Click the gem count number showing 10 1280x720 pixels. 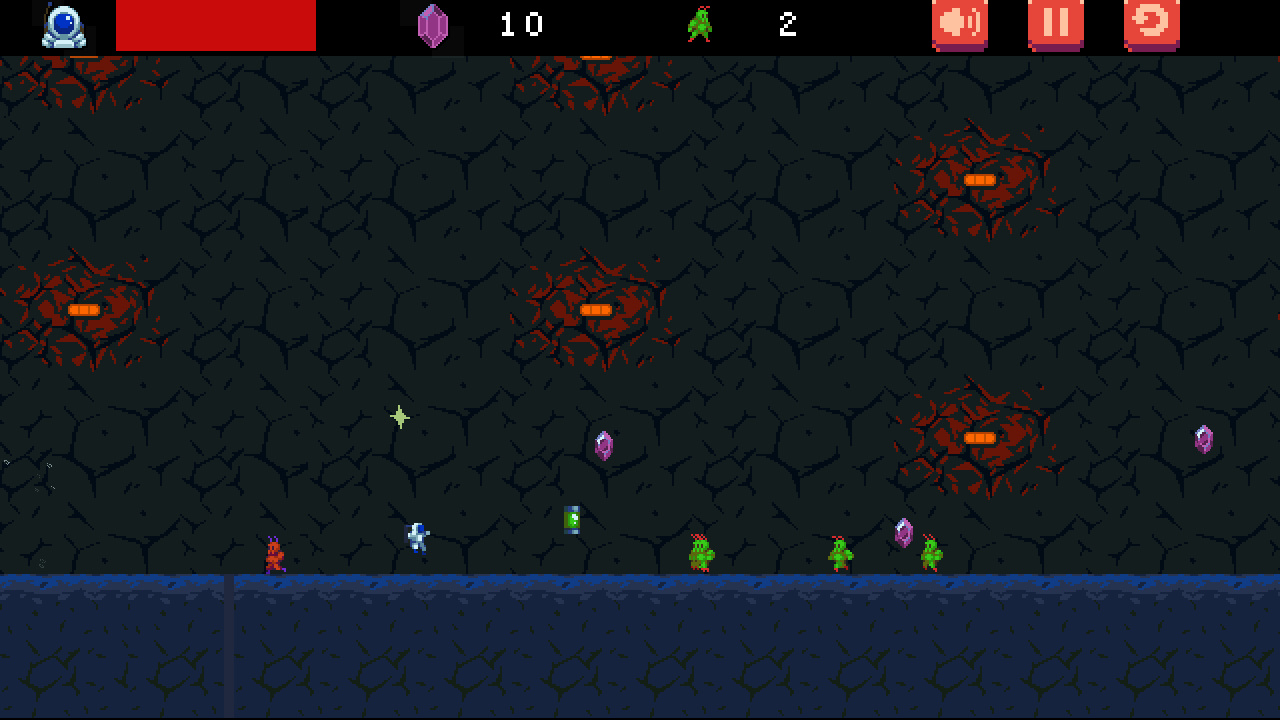coord(523,24)
